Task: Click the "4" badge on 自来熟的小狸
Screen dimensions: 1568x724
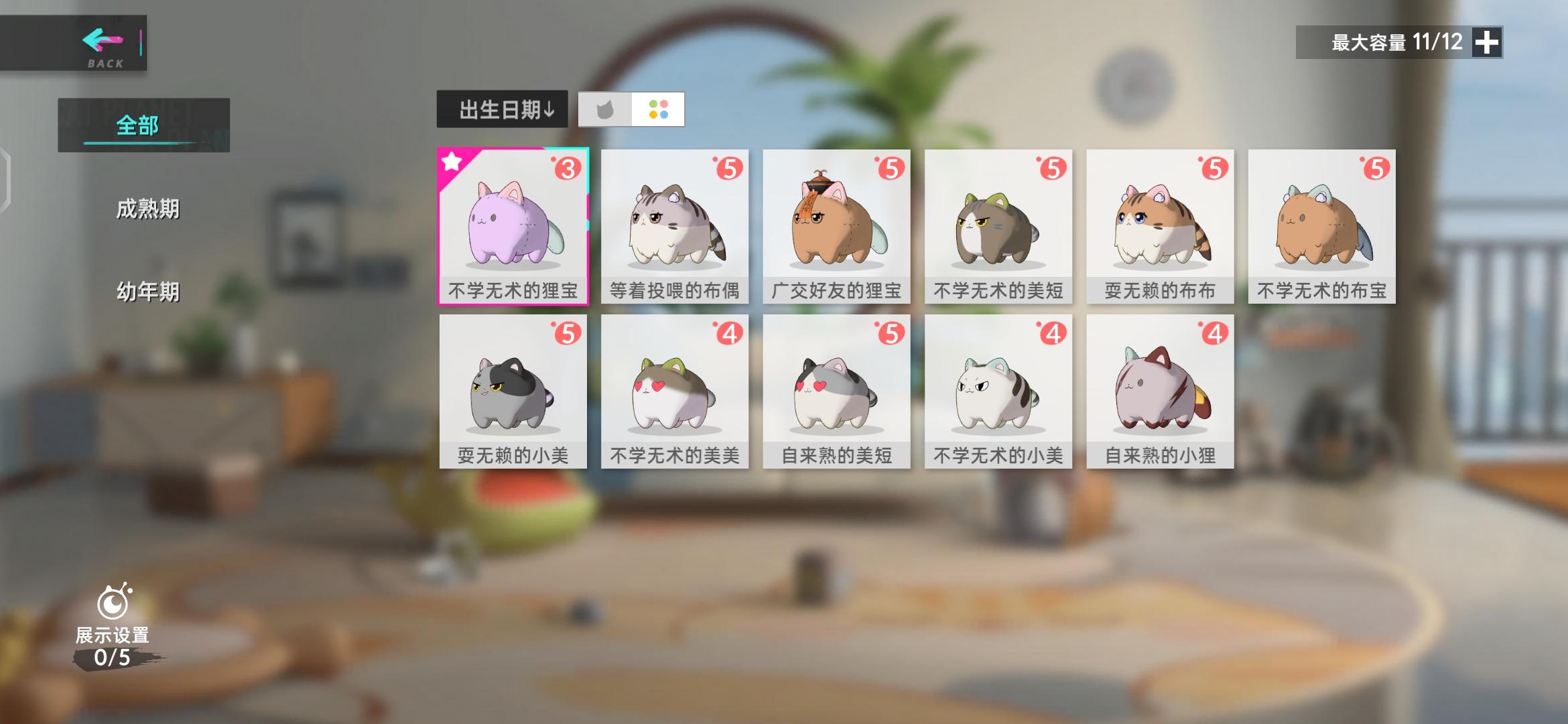Action: click(1217, 333)
